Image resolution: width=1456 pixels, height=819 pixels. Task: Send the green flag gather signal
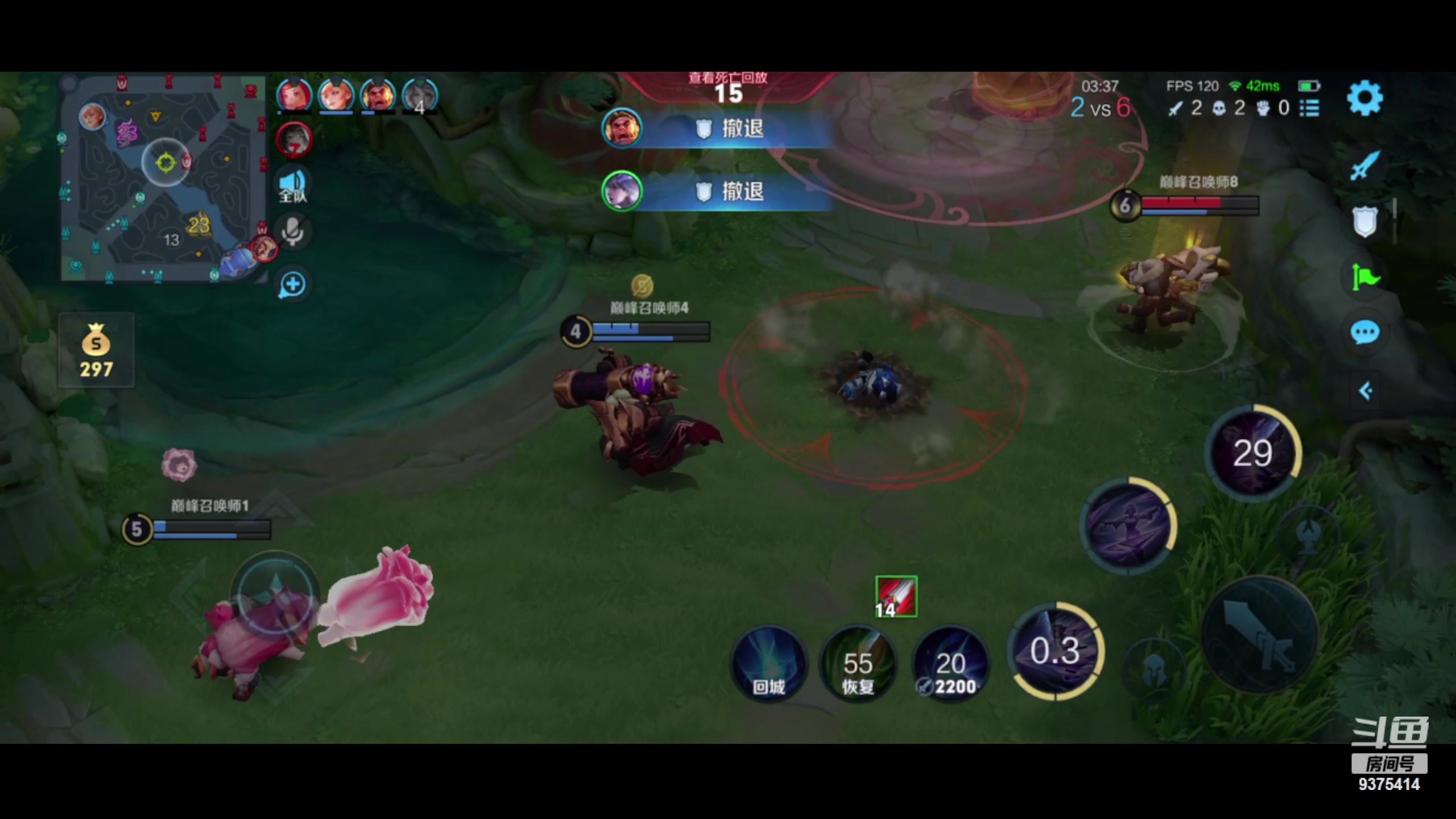(x=1364, y=277)
